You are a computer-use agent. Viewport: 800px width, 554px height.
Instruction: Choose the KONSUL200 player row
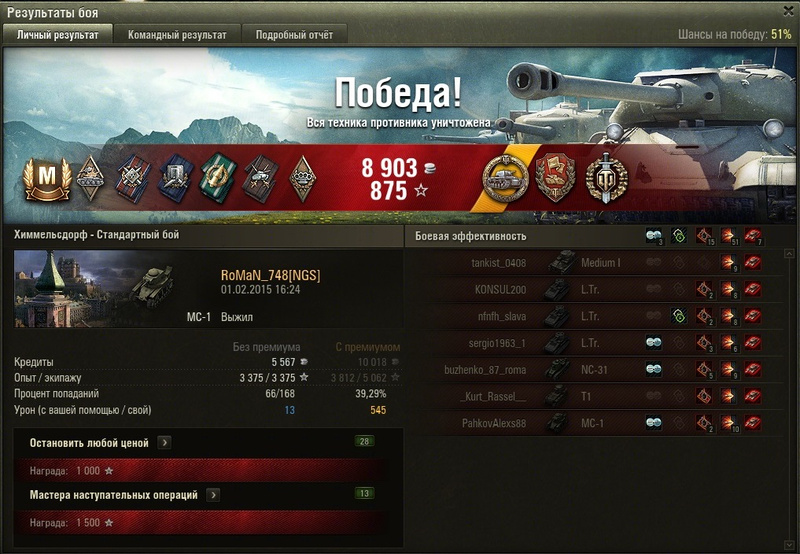click(x=600, y=290)
